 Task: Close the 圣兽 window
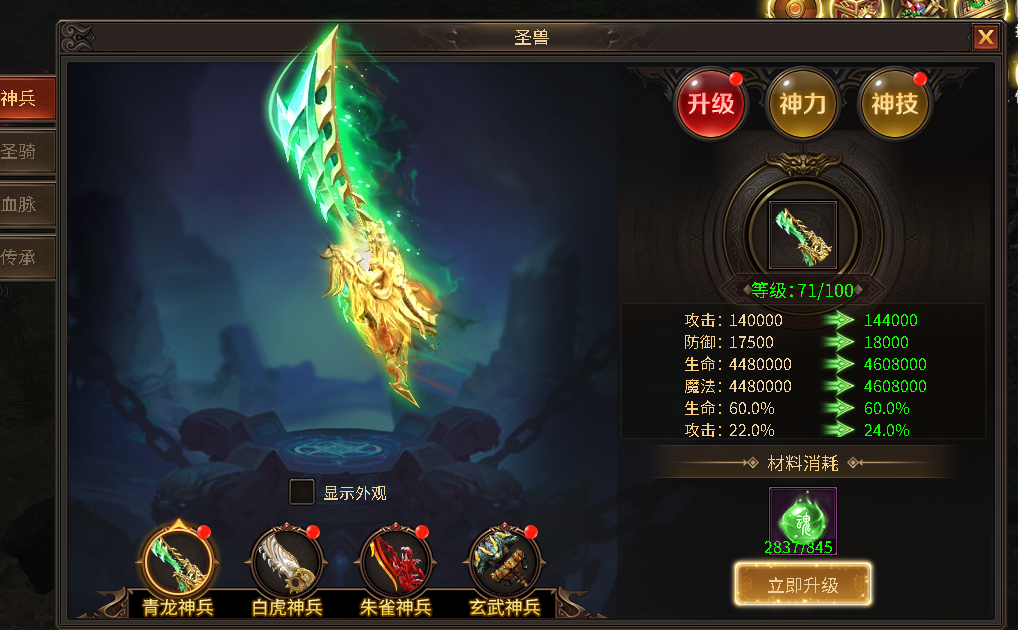click(985, 38)
